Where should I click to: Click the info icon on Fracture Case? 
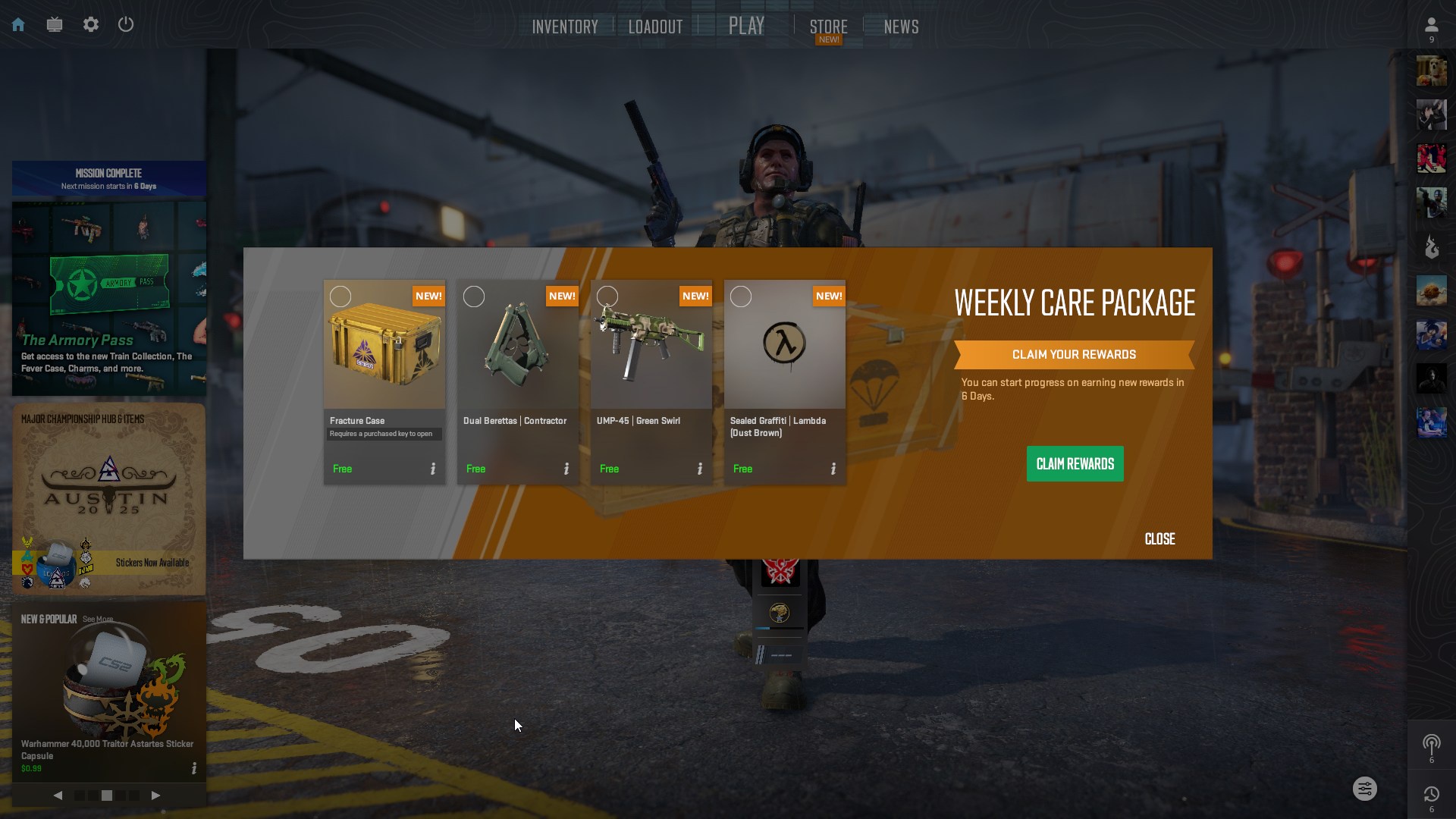click(x=433, y=469)
